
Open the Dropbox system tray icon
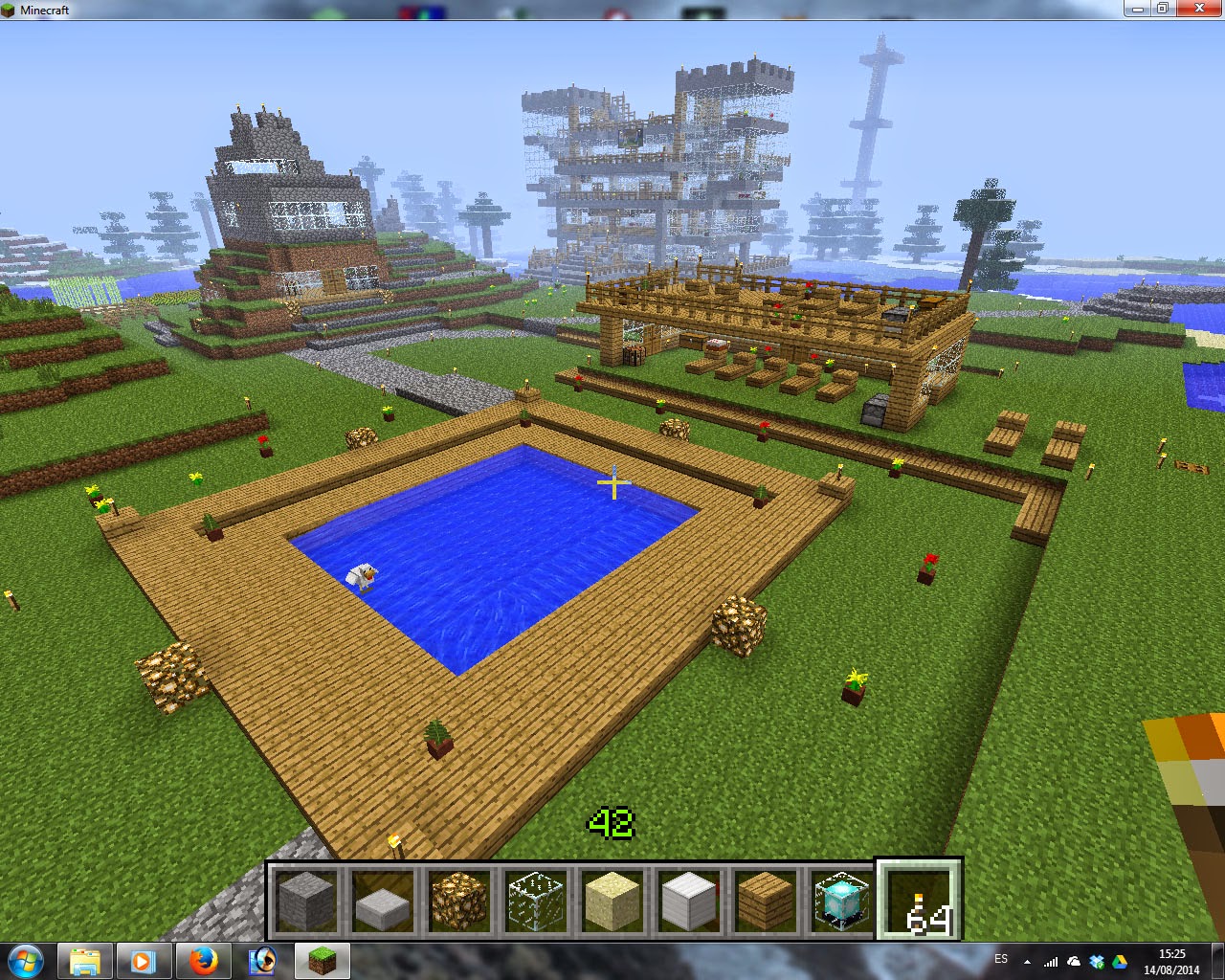pos(1097,962)
